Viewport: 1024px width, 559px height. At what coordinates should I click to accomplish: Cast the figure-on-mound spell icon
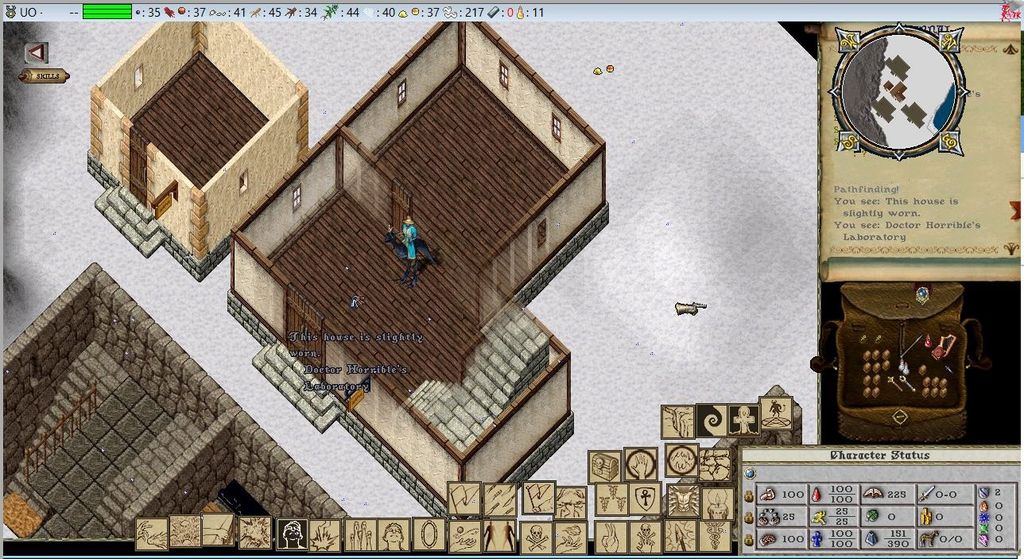pos(776,414)
